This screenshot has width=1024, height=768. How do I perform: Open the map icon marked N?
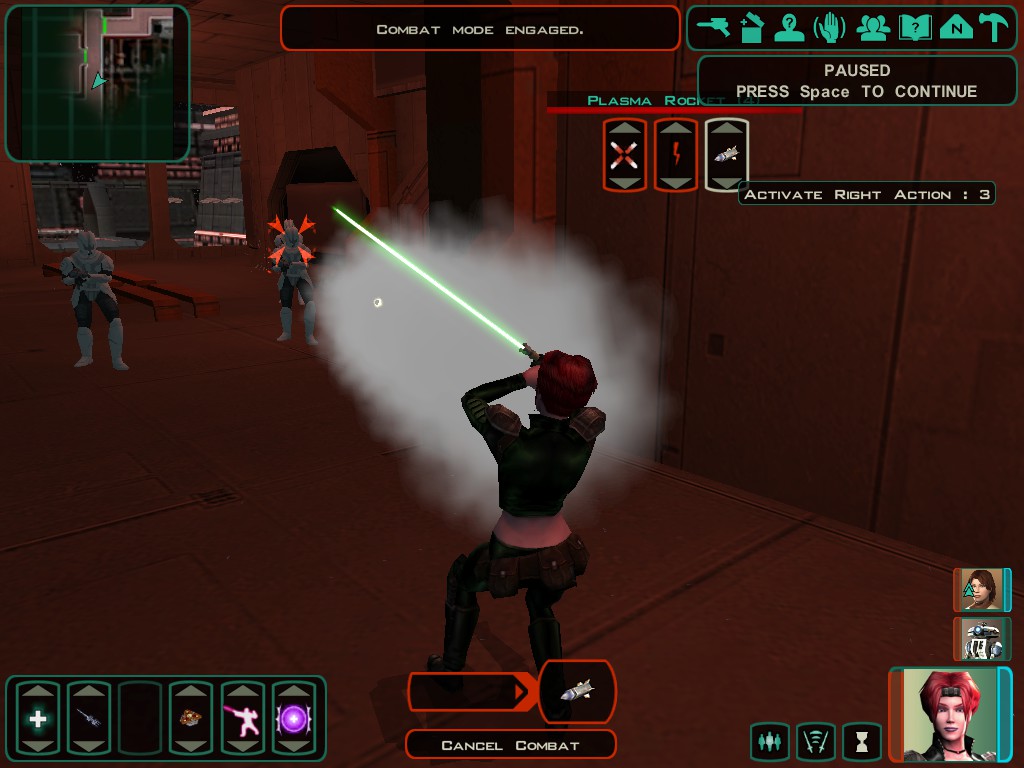[956, 28]
